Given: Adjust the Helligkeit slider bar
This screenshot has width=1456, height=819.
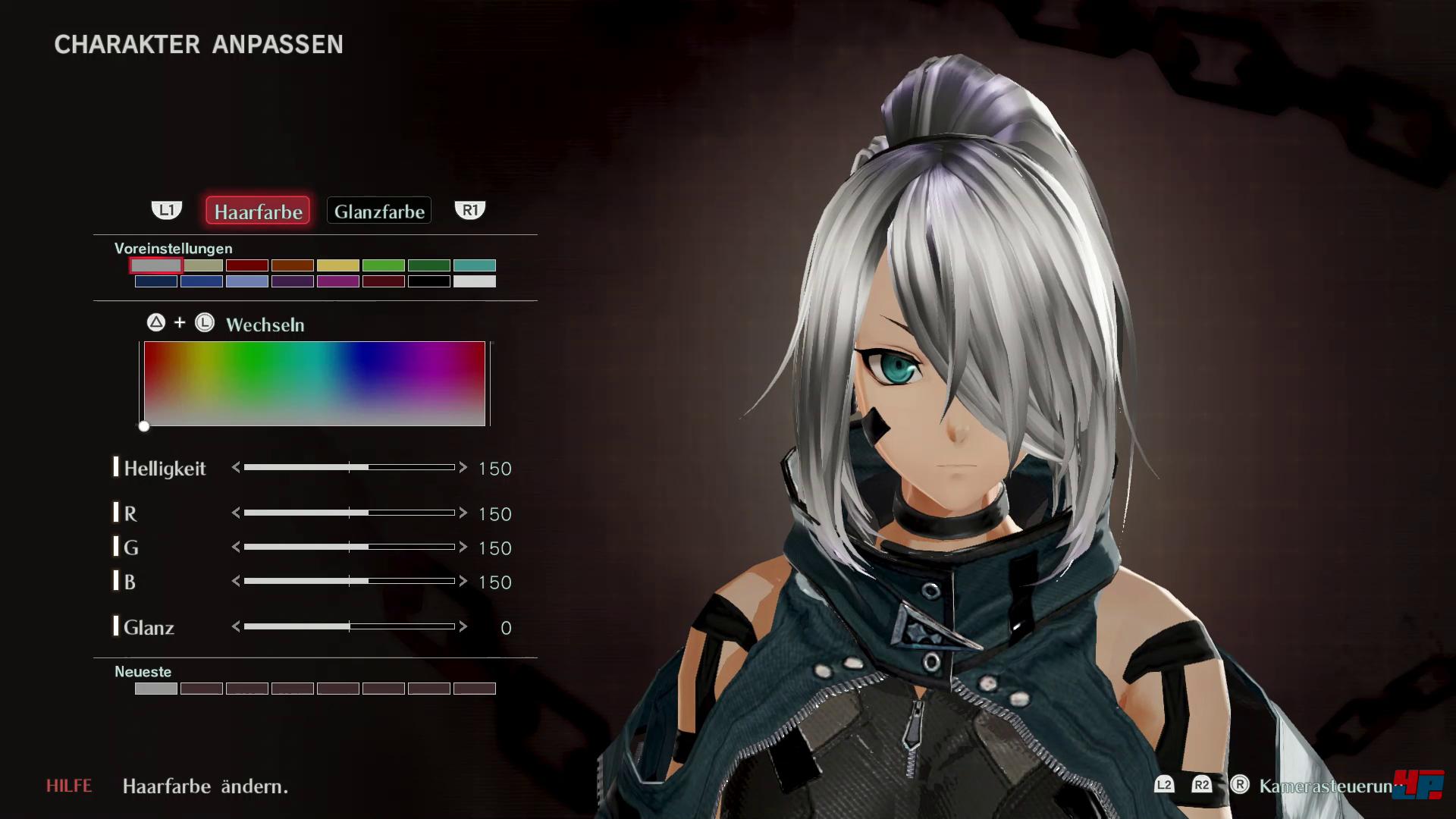Looking at the screenshot, I should (349, 468).
